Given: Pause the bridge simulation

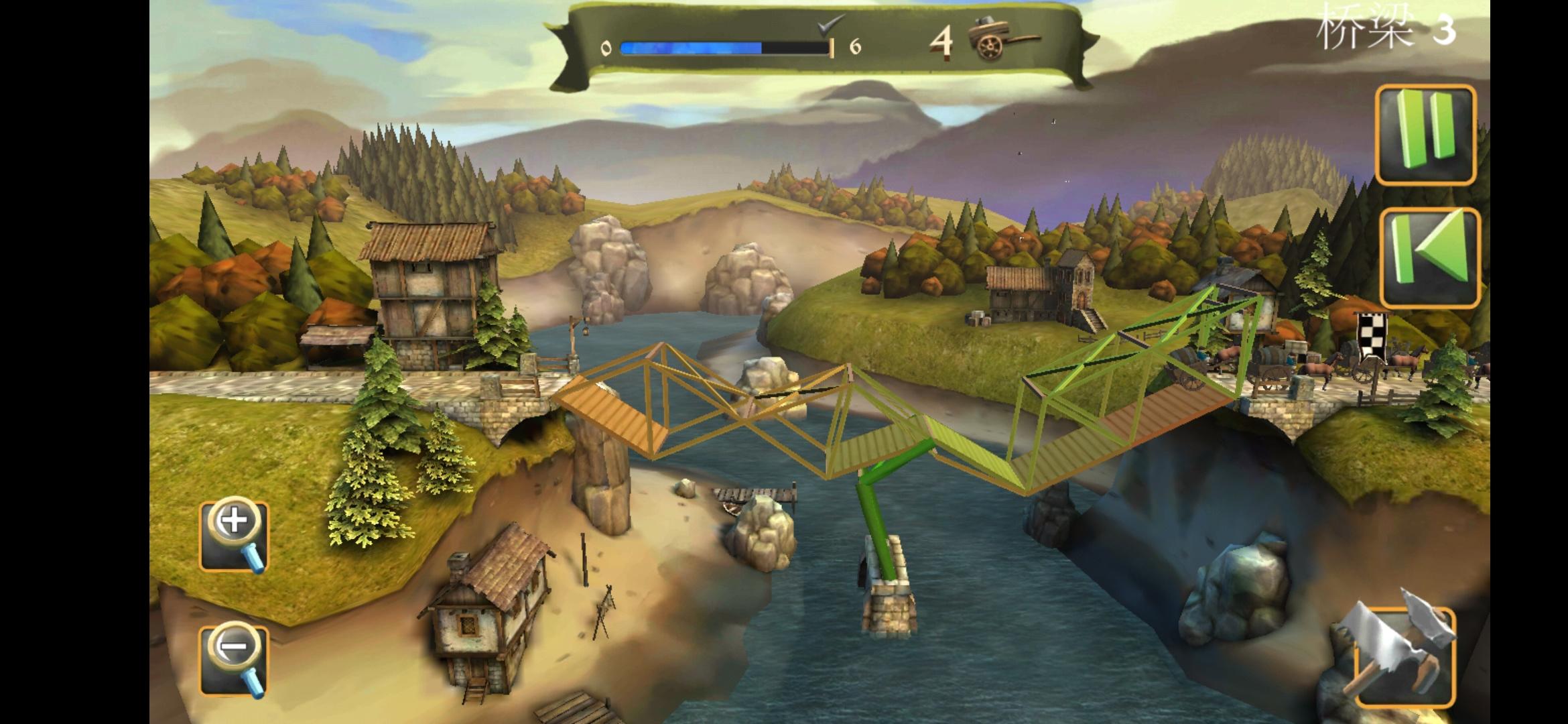Looking at the screenshot, I should click(x=1425, y=135).
